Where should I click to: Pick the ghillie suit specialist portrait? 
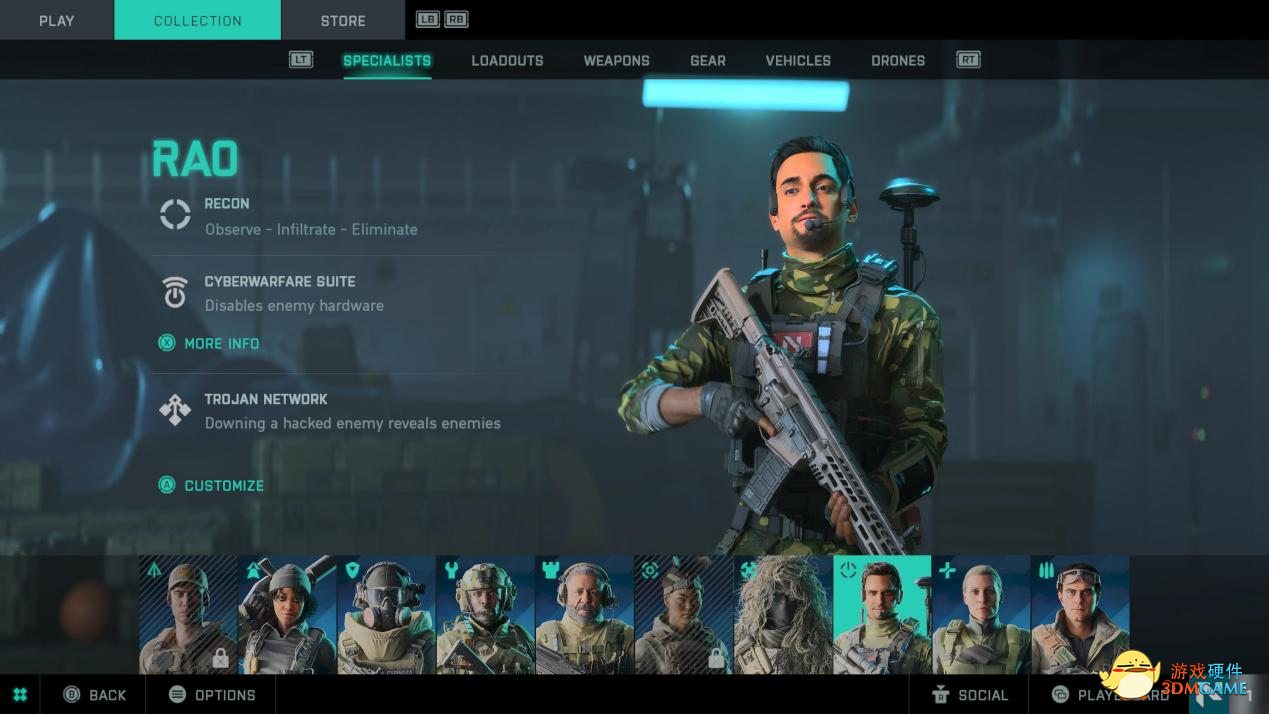pyautogui.click(x=783, y=615)
